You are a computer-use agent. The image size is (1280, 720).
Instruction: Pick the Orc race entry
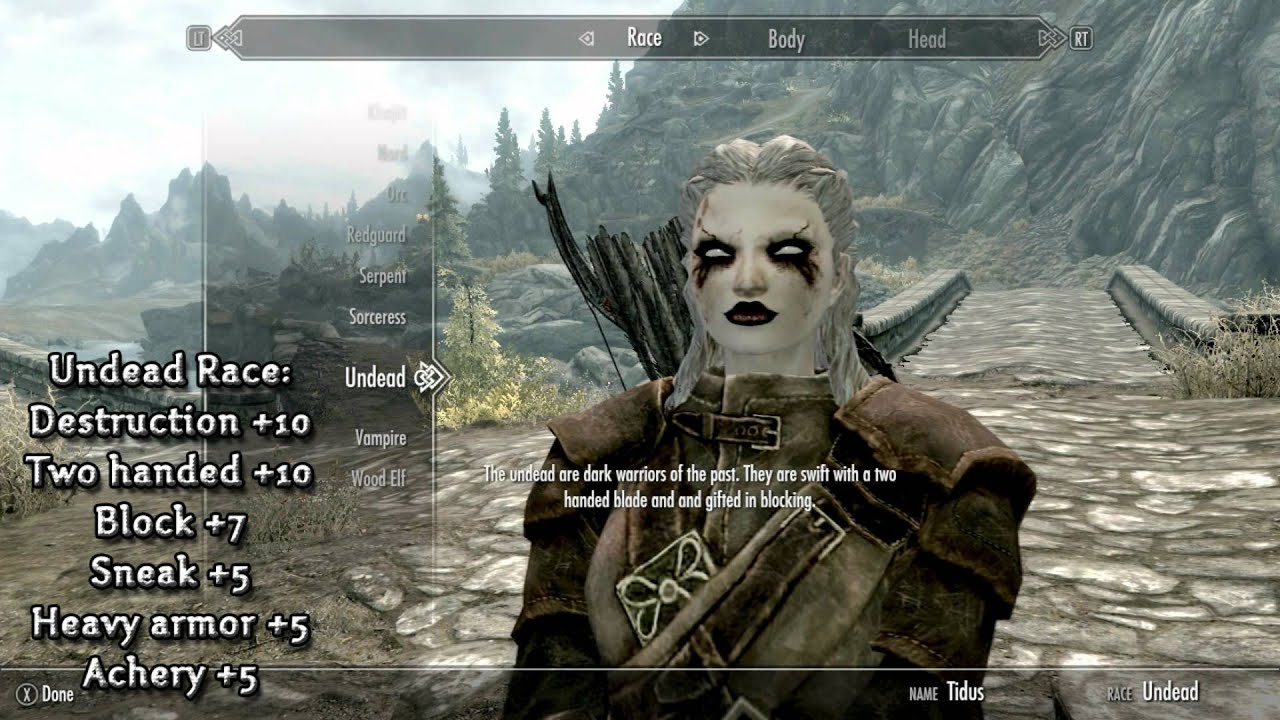[x=396, y=194]
